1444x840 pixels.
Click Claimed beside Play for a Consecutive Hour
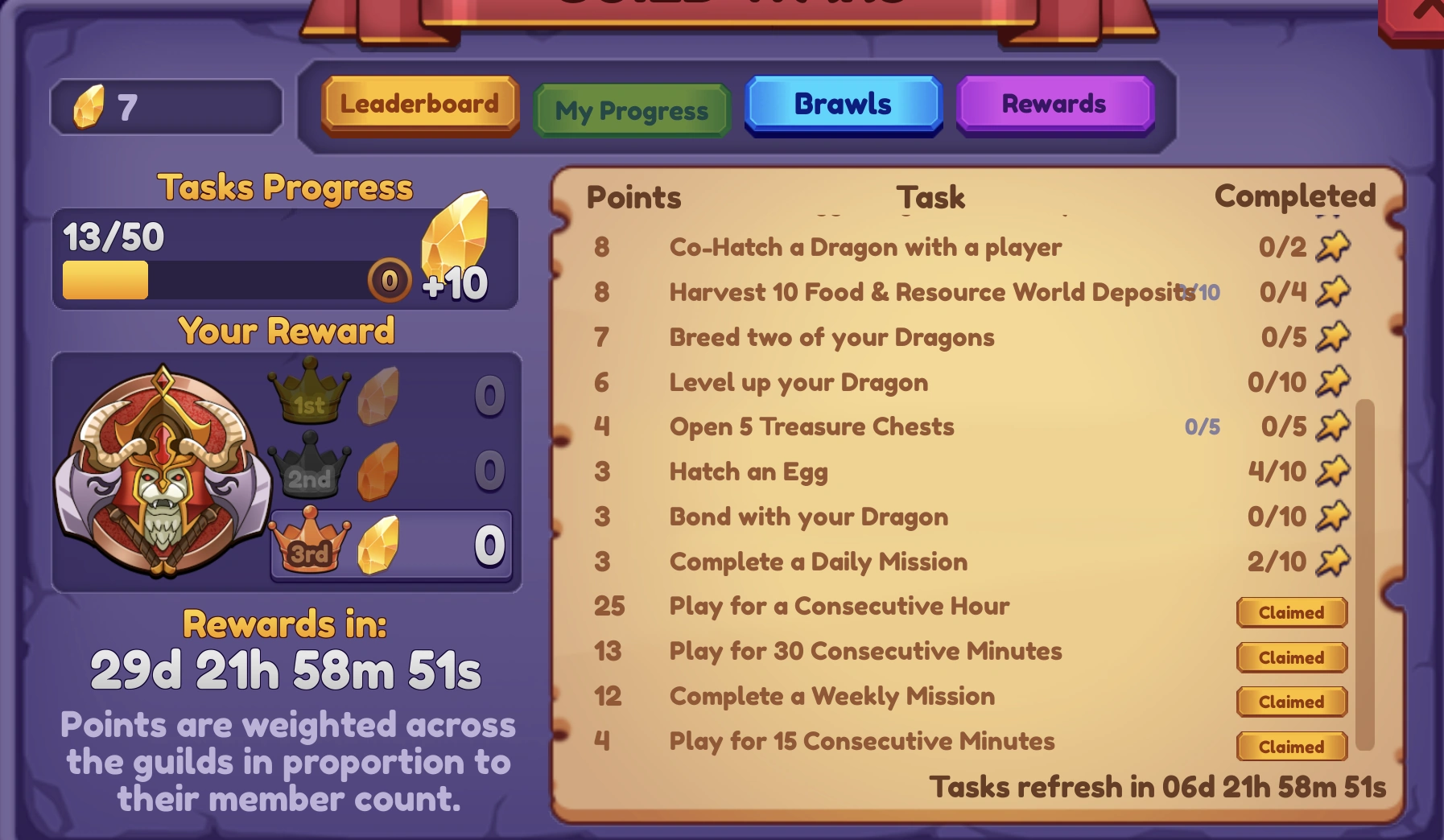(x=1291, y=612)
